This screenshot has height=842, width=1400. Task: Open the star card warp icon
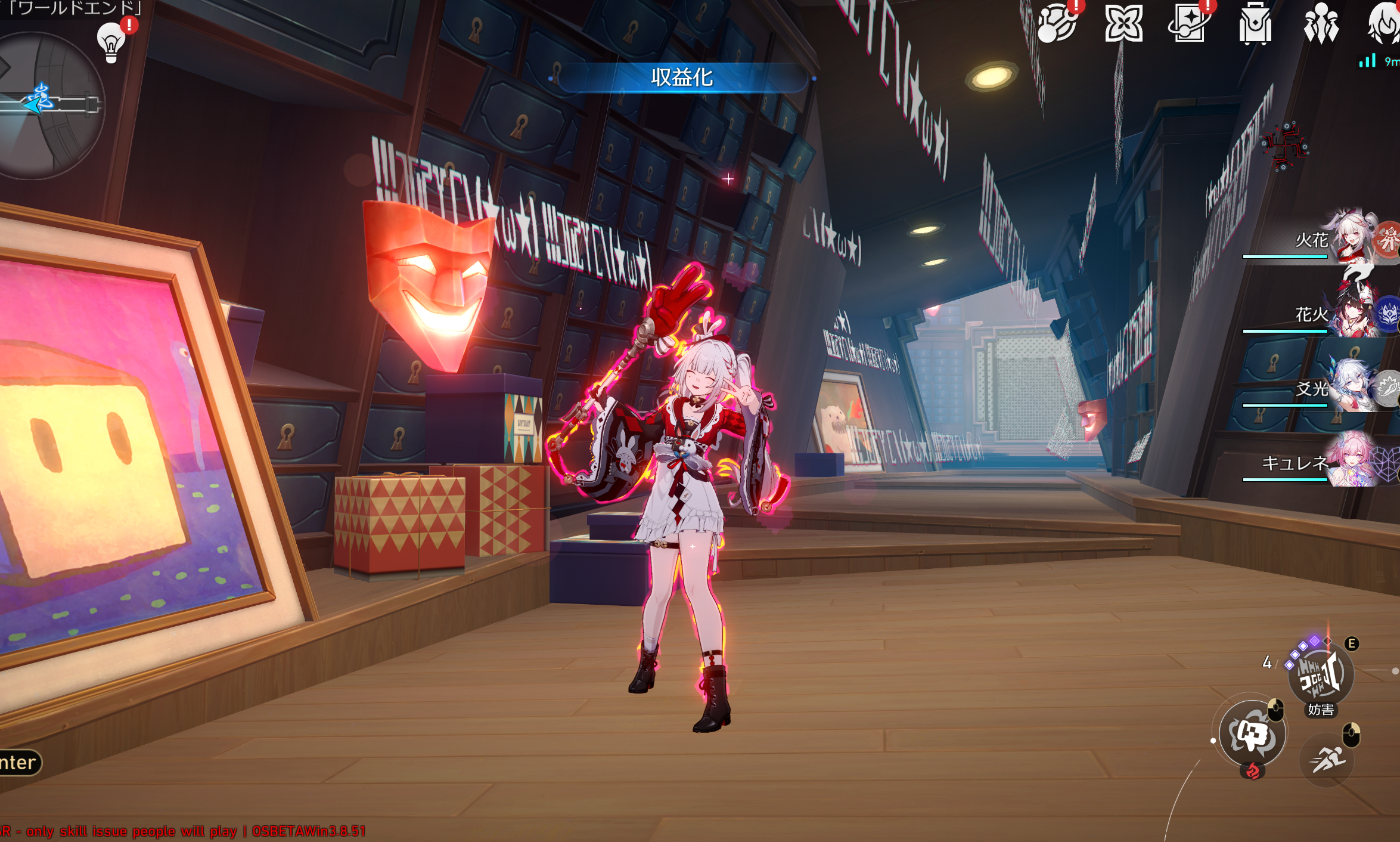click(x=1189, y=24)
